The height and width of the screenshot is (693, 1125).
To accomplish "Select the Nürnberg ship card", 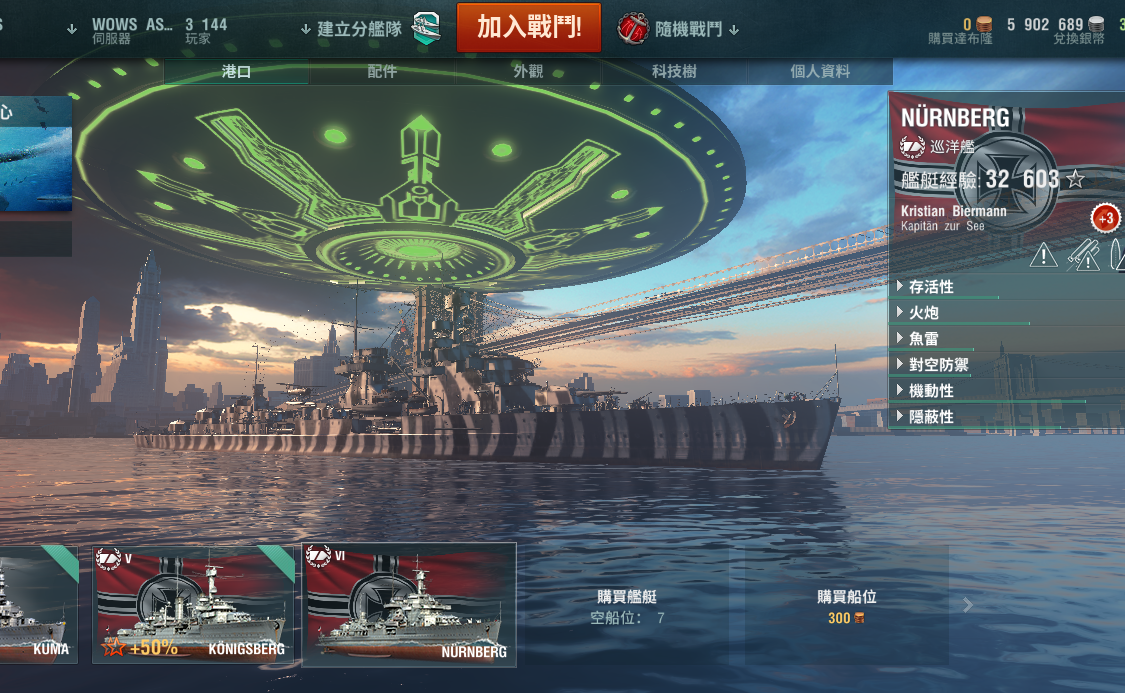I will click(x=409, y=604).
